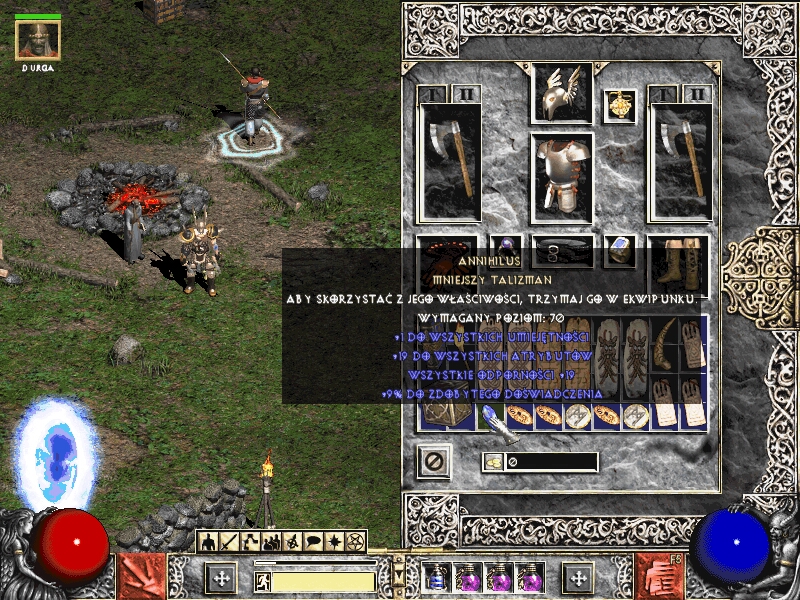Screen dimensions: 800x600
Task: Select the golden amulet slot
Action: [x=621, y=104]
